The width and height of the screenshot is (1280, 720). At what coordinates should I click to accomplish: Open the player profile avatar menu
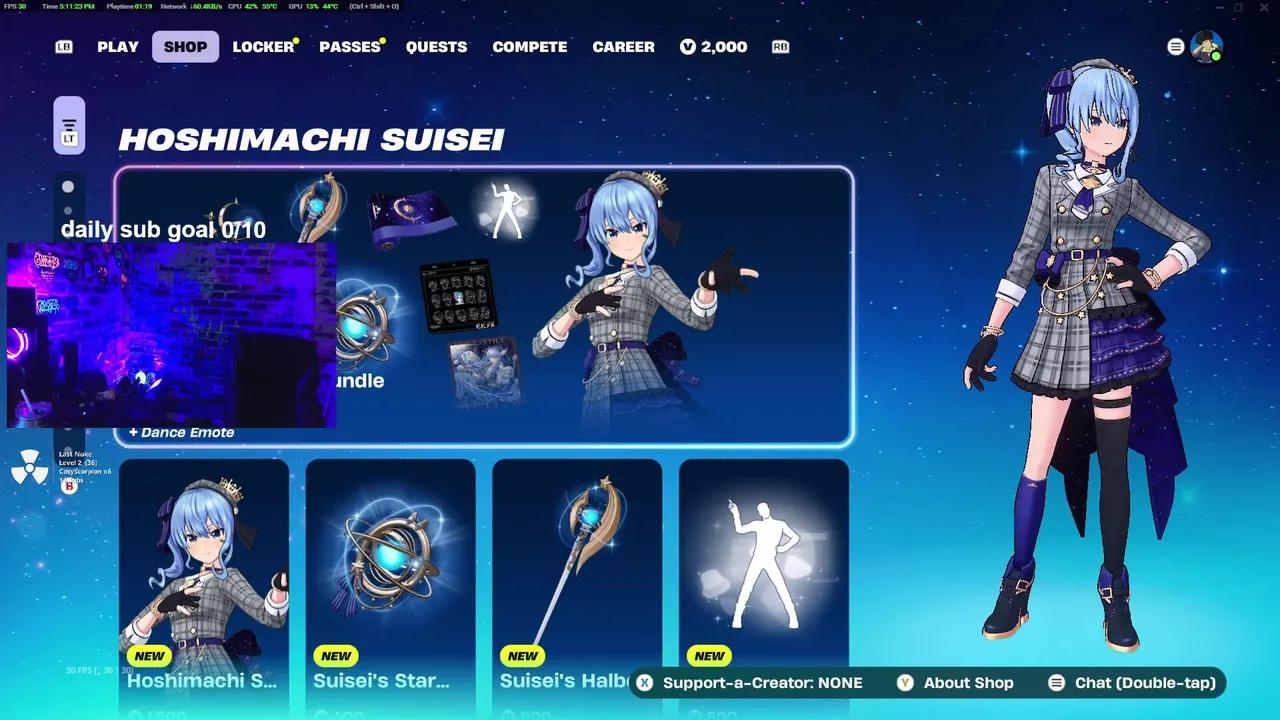(1208, 47)
